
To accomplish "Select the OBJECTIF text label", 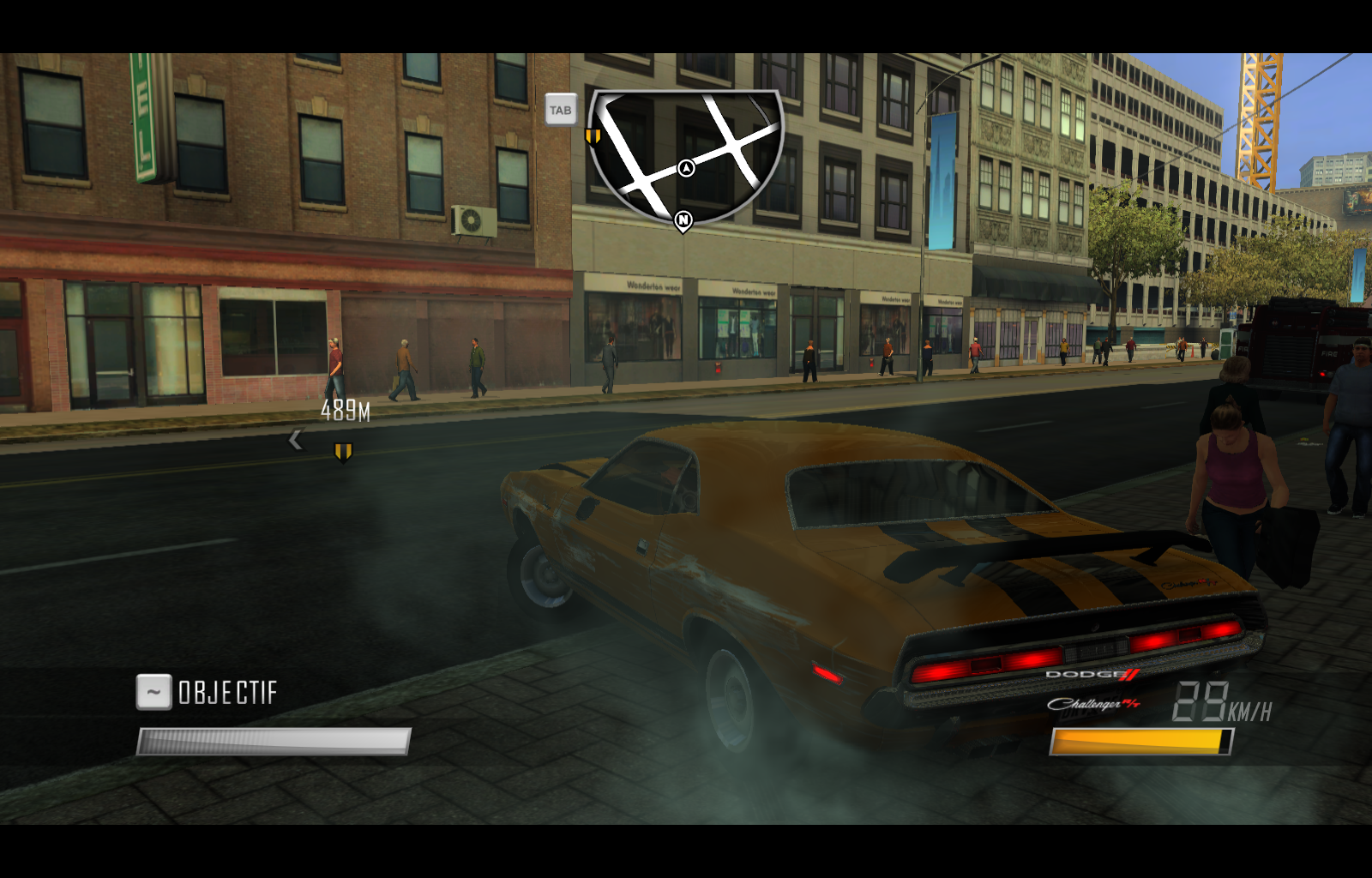I will [x=227, y=691].
